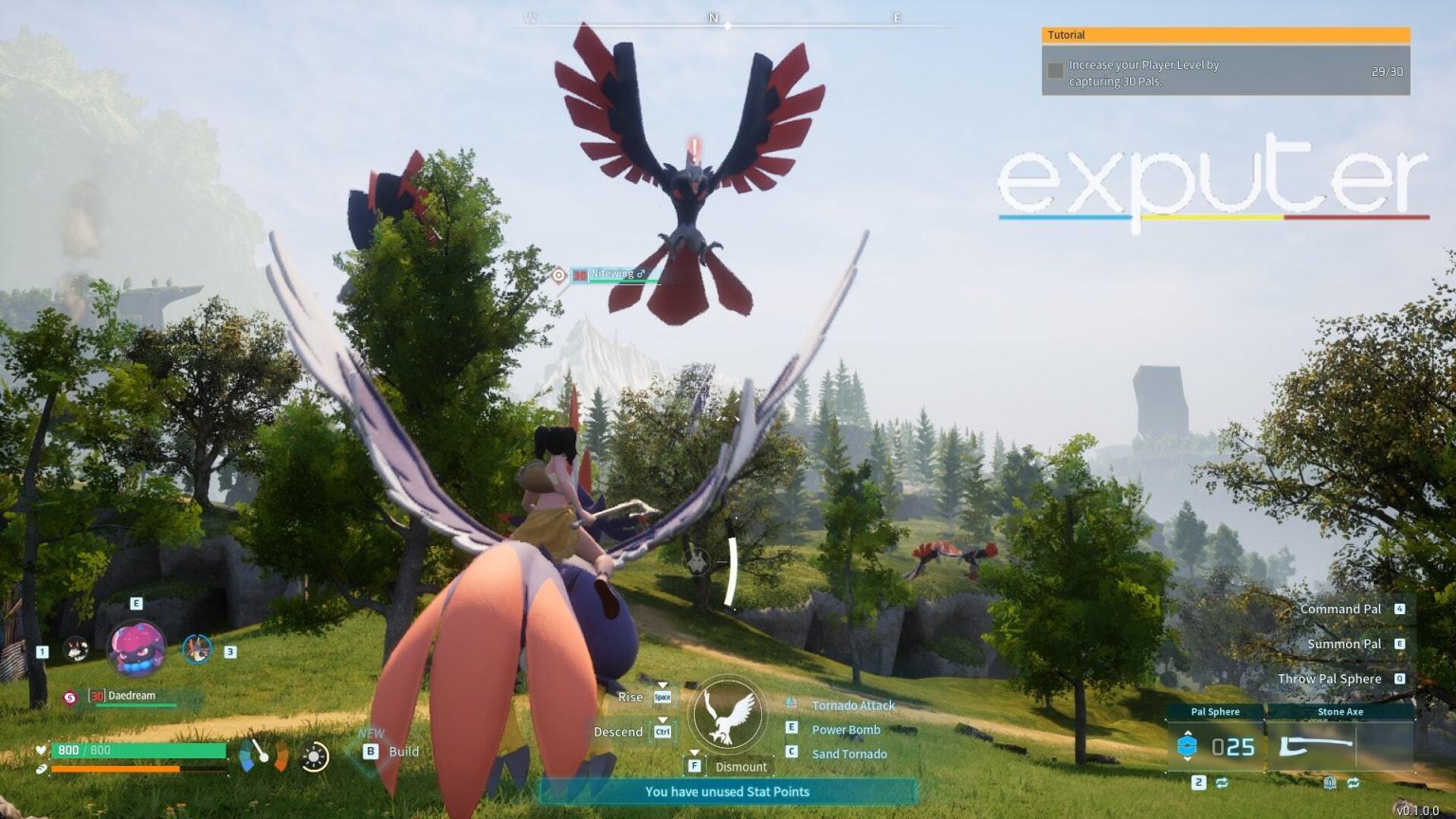Image resolution: width=1456 pixels, height=819 pixels.
Task: Expand the arrow above the Dismount key
Action: (x=695, y=753)
